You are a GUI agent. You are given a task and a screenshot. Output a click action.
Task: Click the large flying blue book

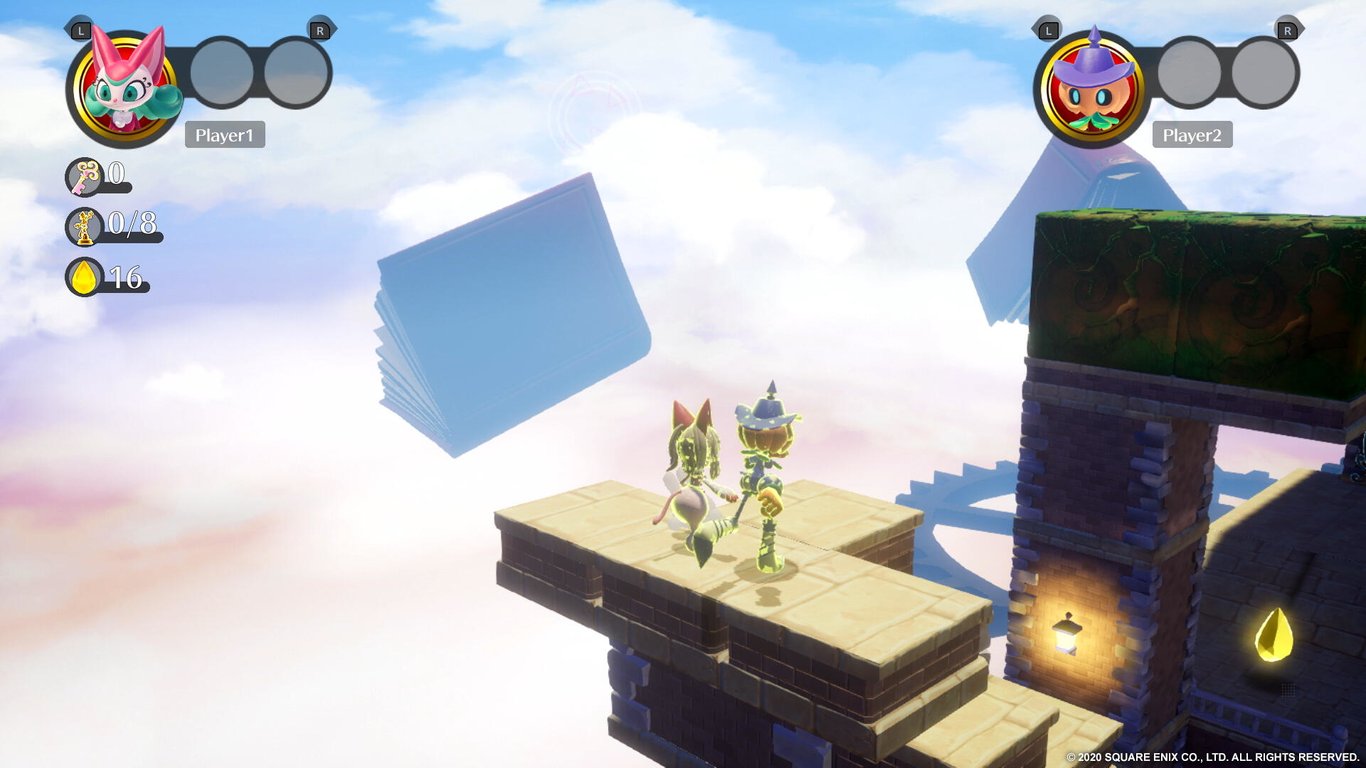[510, 300]
